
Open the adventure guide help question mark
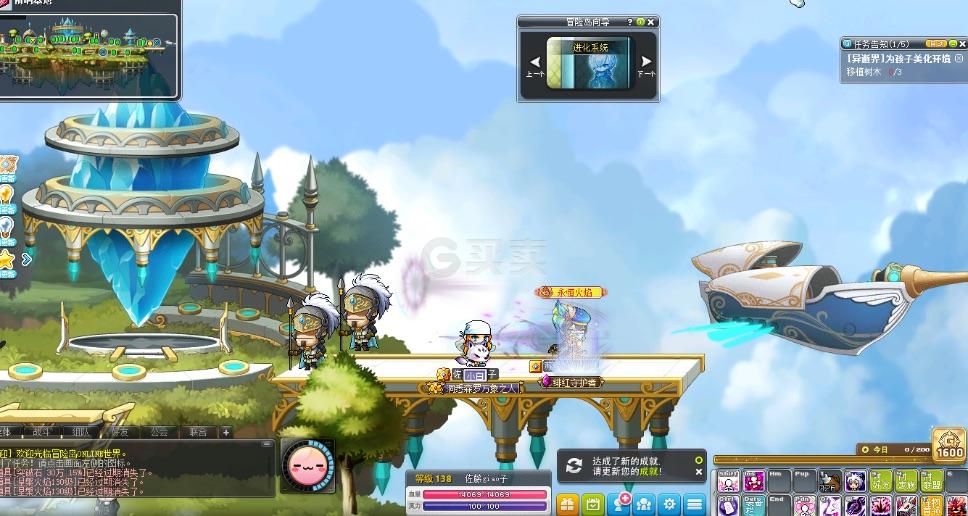tap(630, 21)
